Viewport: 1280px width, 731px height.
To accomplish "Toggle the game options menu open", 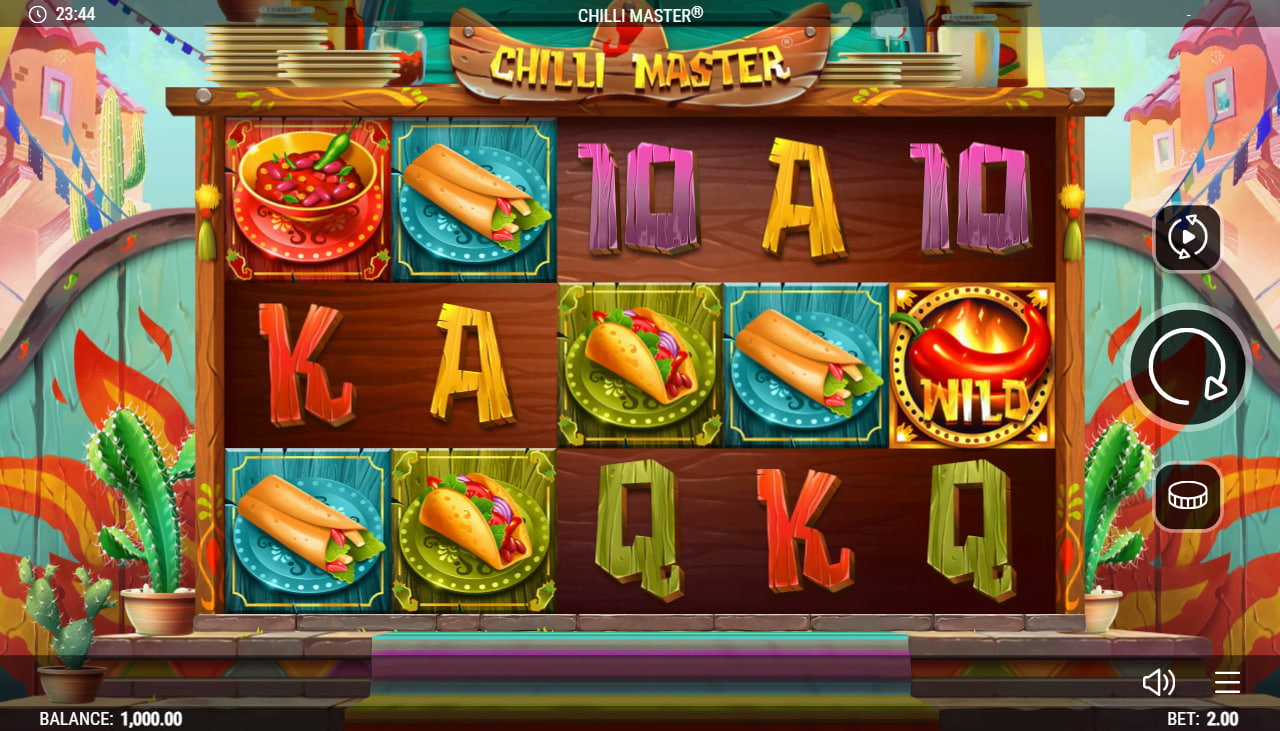I will (x=1228, y=682).
